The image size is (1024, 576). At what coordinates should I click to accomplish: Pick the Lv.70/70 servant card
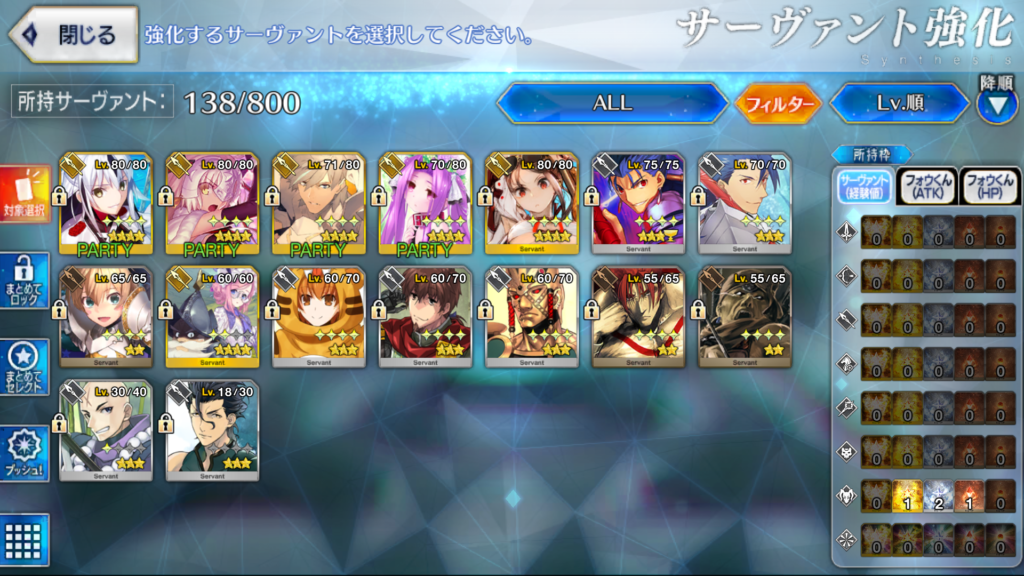coord(745,205)
